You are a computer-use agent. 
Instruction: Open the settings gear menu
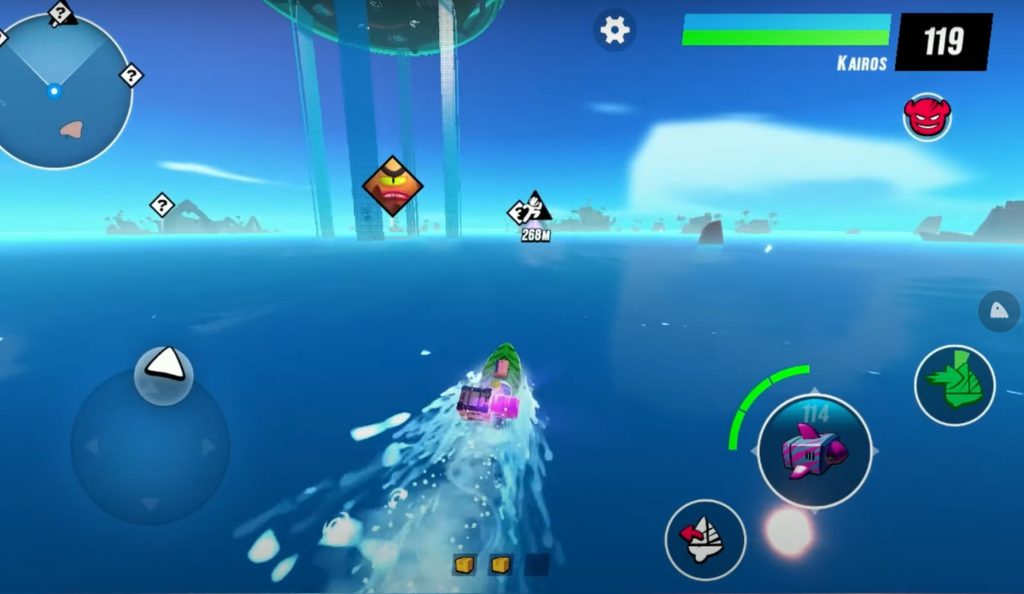pyautogui.click(x=614, y=30)
